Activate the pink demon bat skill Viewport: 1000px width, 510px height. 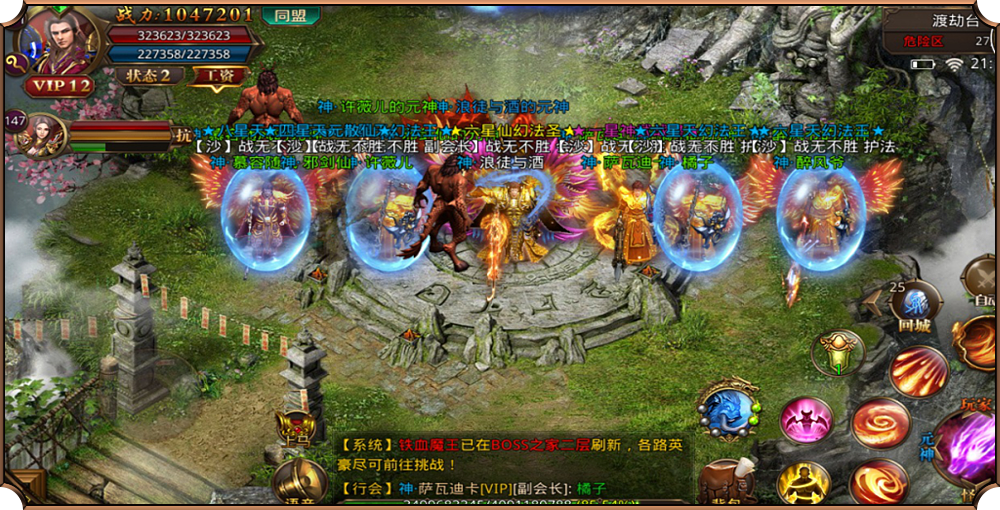pos(807,421)
